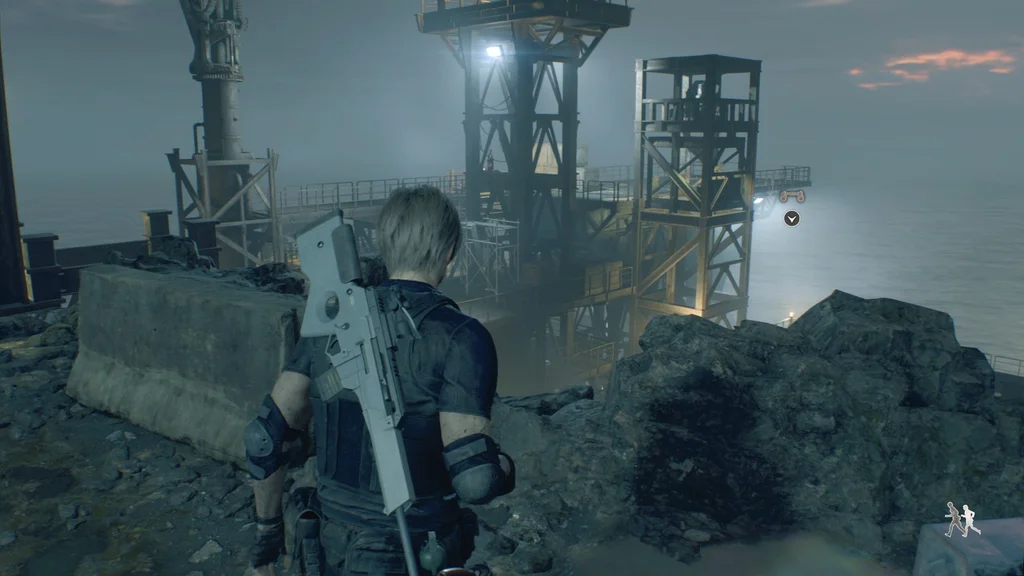Click the round down-arrow marker

(x=792, y=218)
